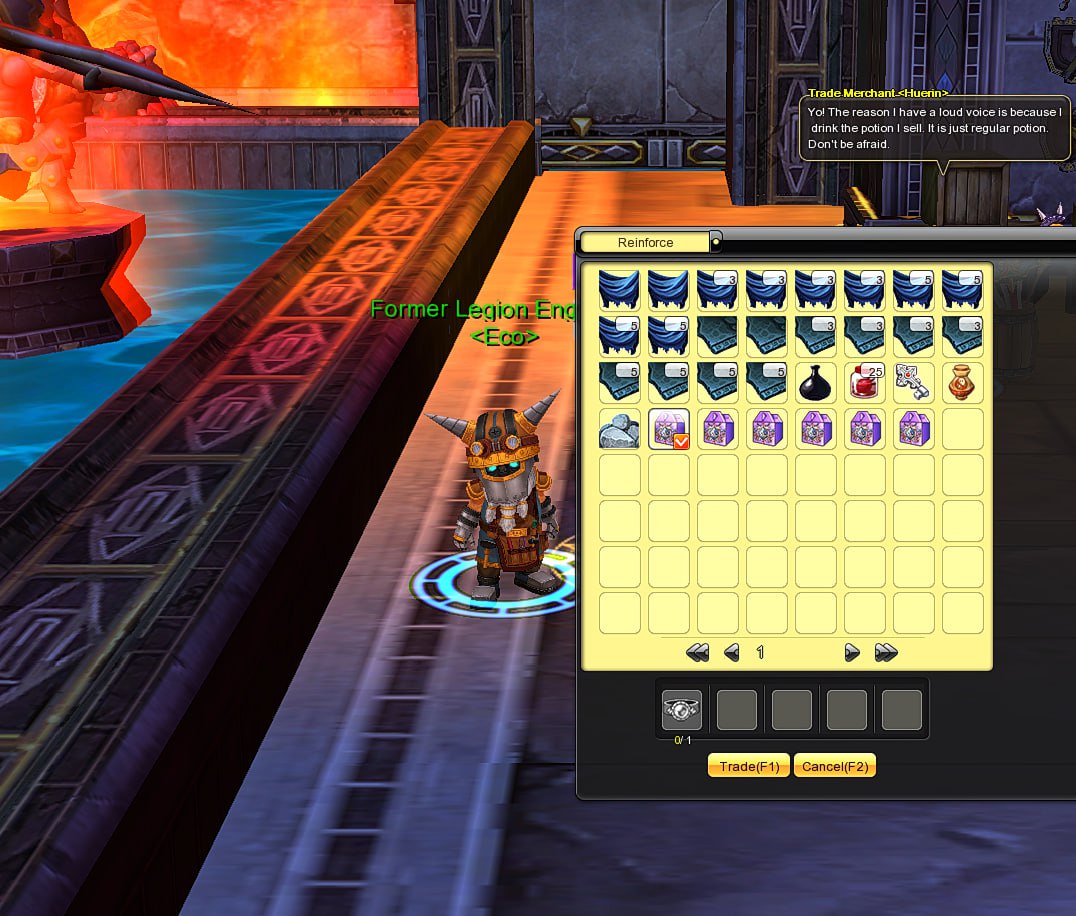The height and width of the screenshot is (916, 1076).
Task: Switch to the Reinforce tab
Action: 645,242
